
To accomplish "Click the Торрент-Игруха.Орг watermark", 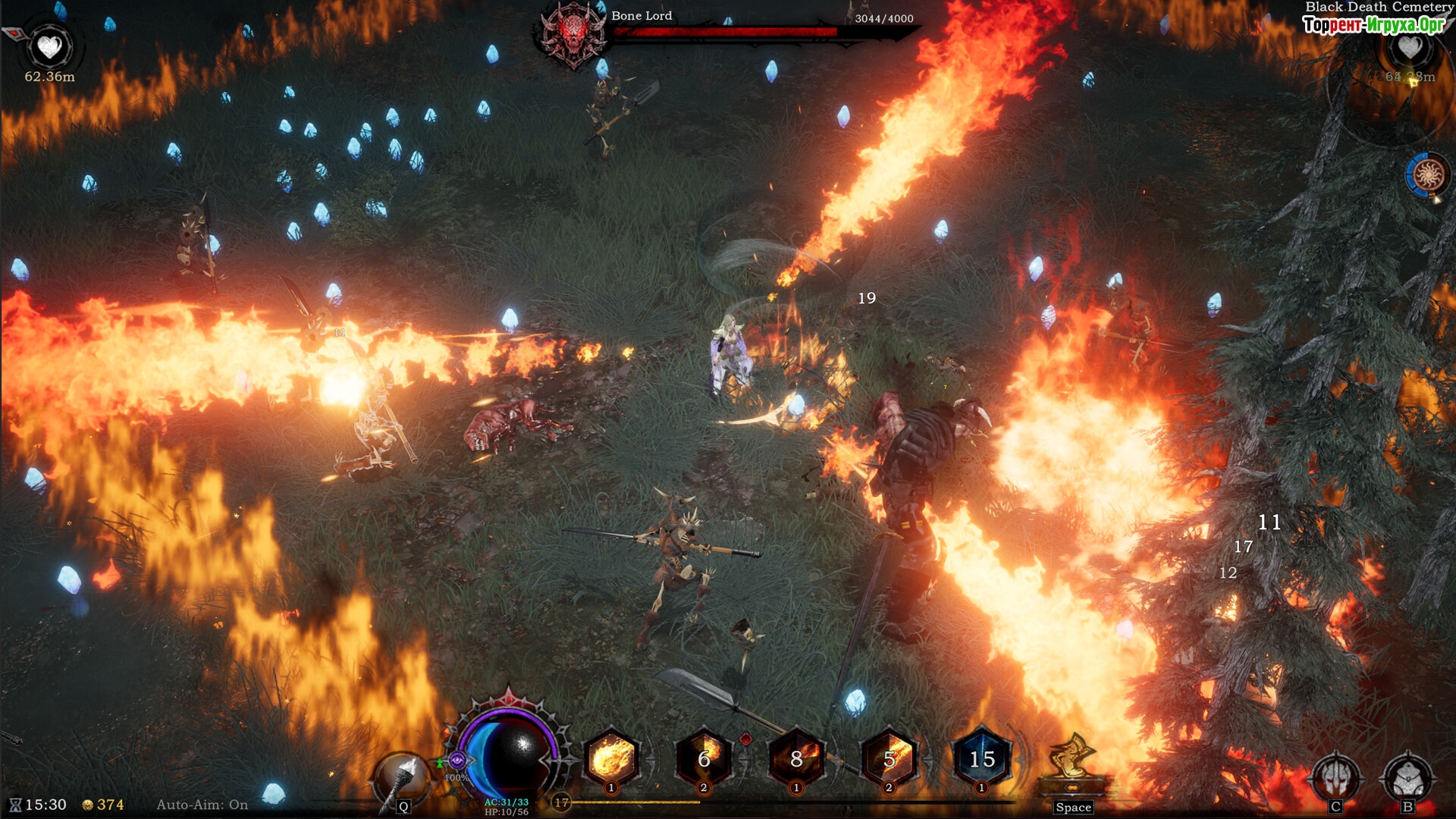I will [1373, 25].
